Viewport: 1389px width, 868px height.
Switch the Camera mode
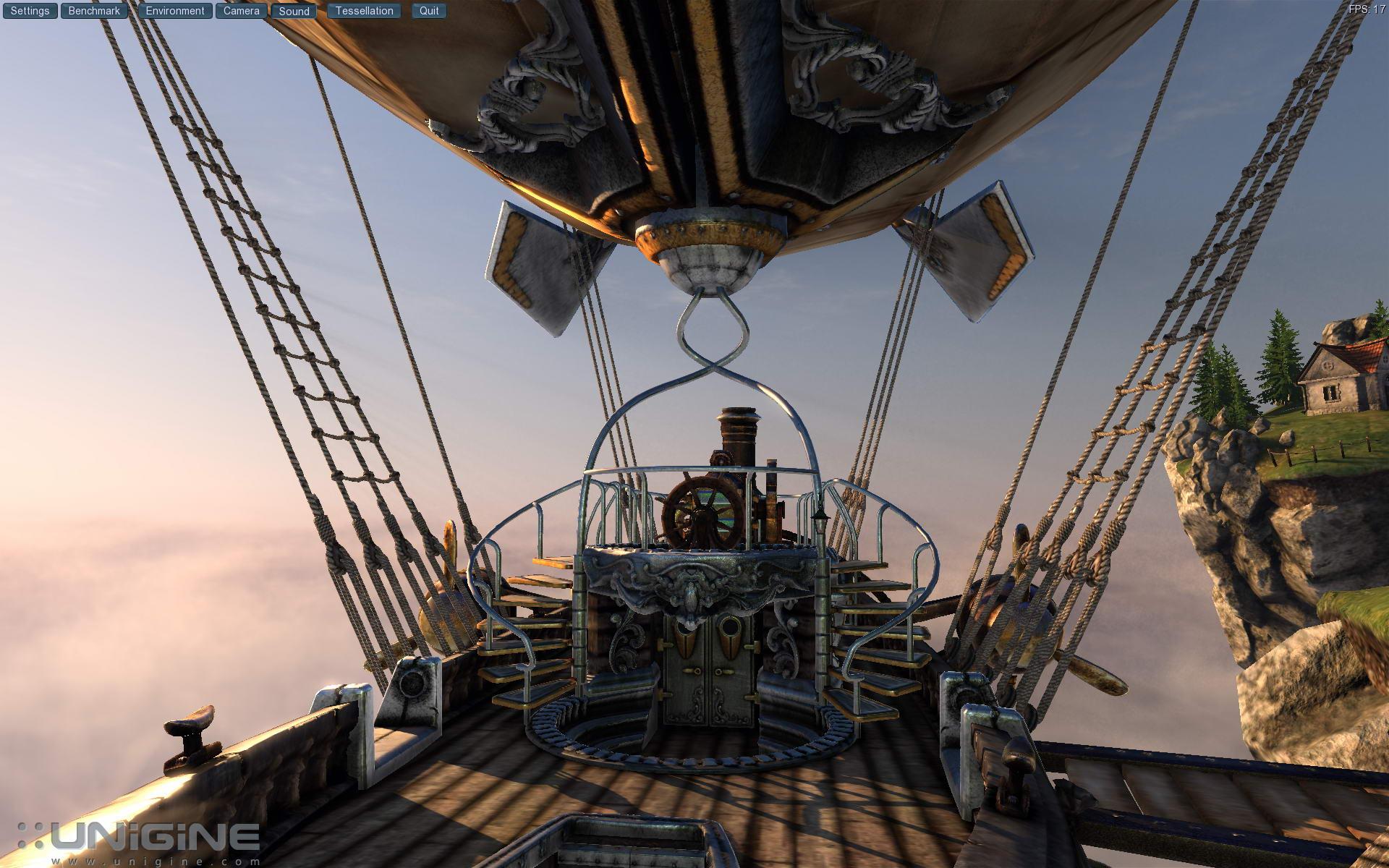241,11
